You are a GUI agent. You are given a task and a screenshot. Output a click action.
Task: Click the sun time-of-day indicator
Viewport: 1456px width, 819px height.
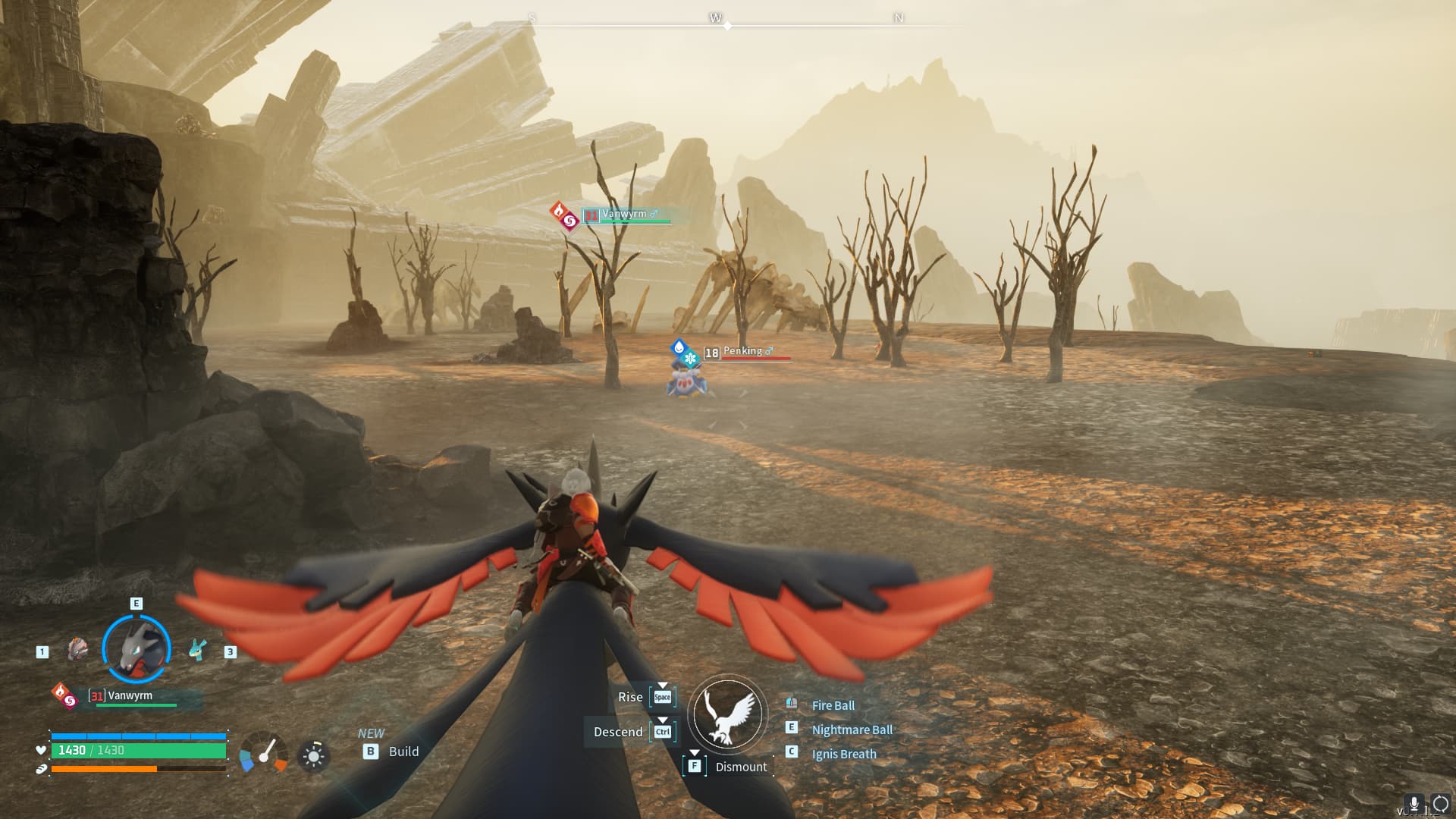313,756
